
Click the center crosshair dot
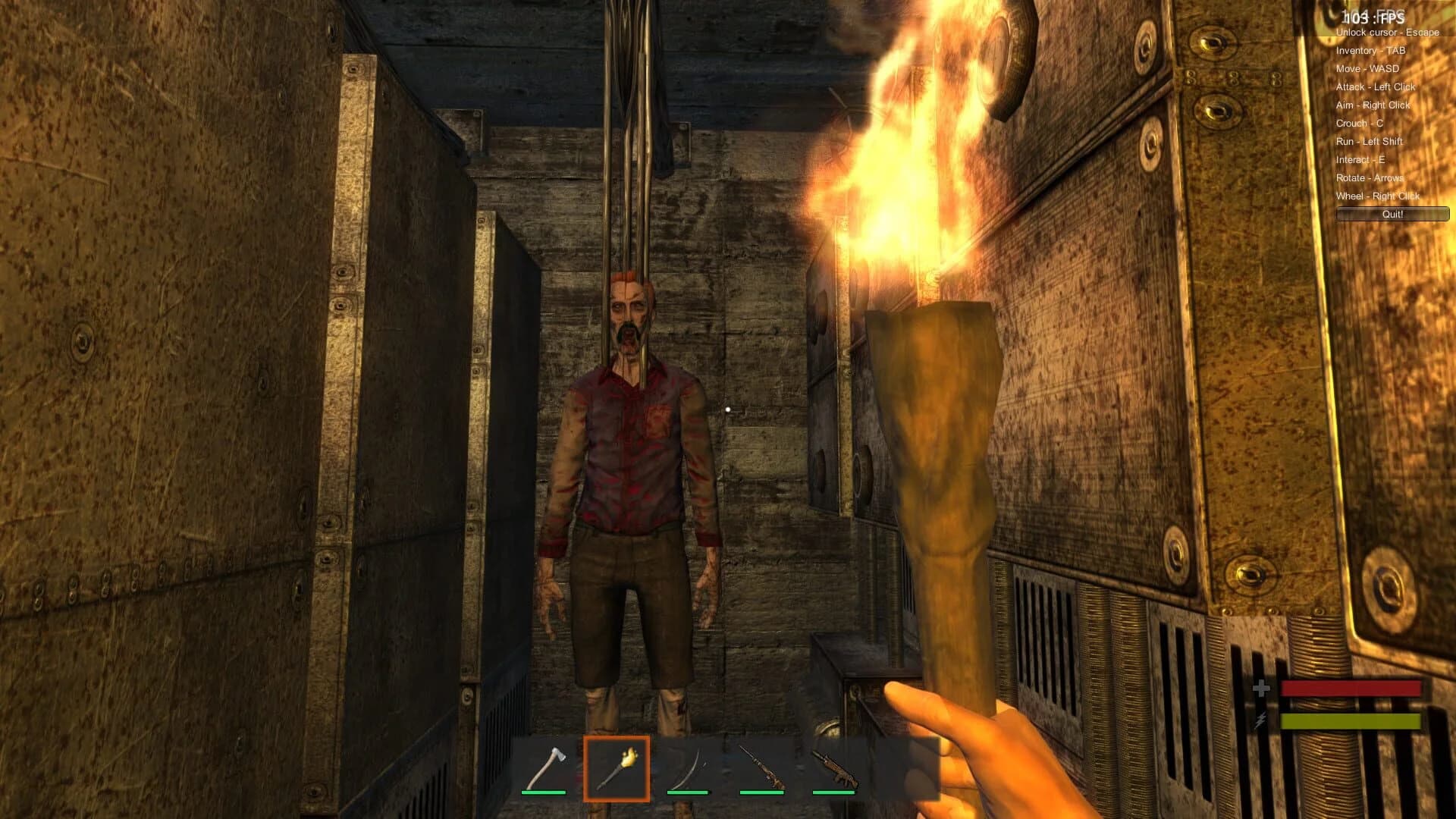click(728, 409)
